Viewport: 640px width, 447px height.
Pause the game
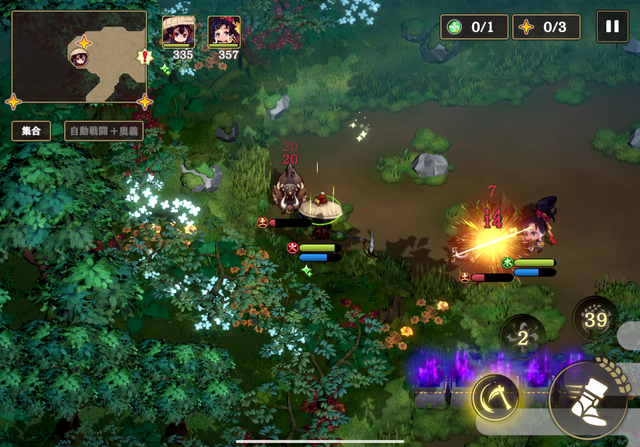[x=612, y=26]
